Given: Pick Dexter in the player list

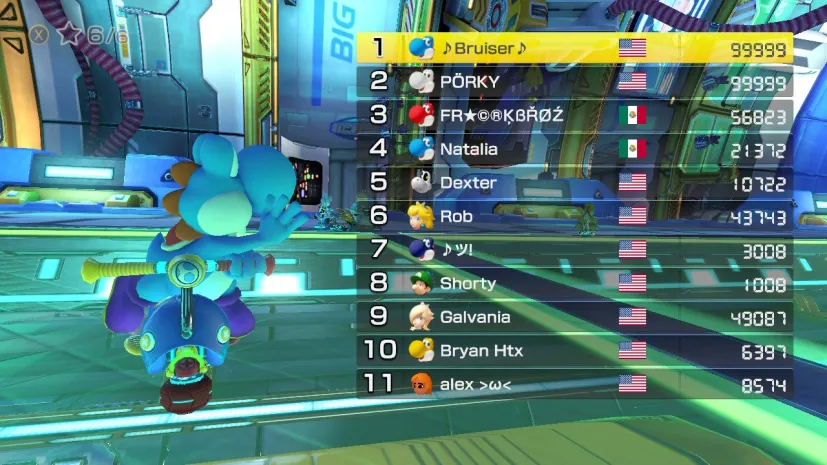Looking at the screenshot, I should [x=575, y=183].
